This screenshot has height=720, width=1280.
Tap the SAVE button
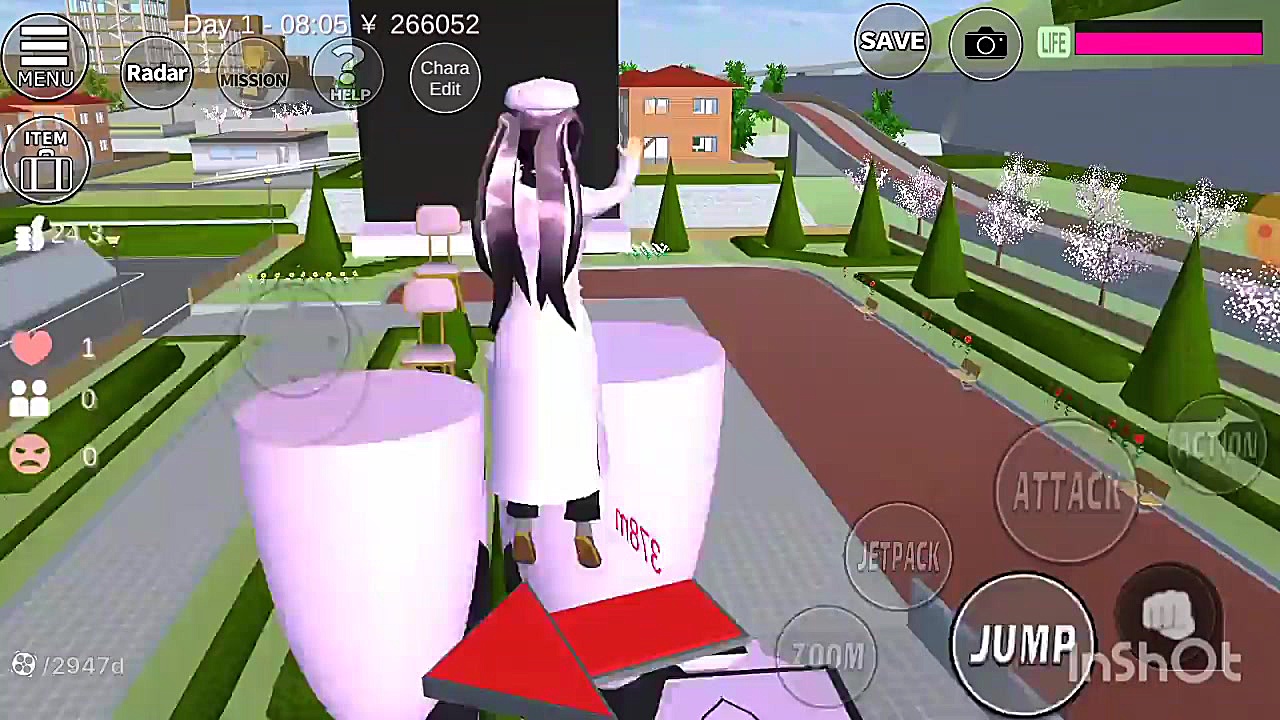tap(892, 42)
